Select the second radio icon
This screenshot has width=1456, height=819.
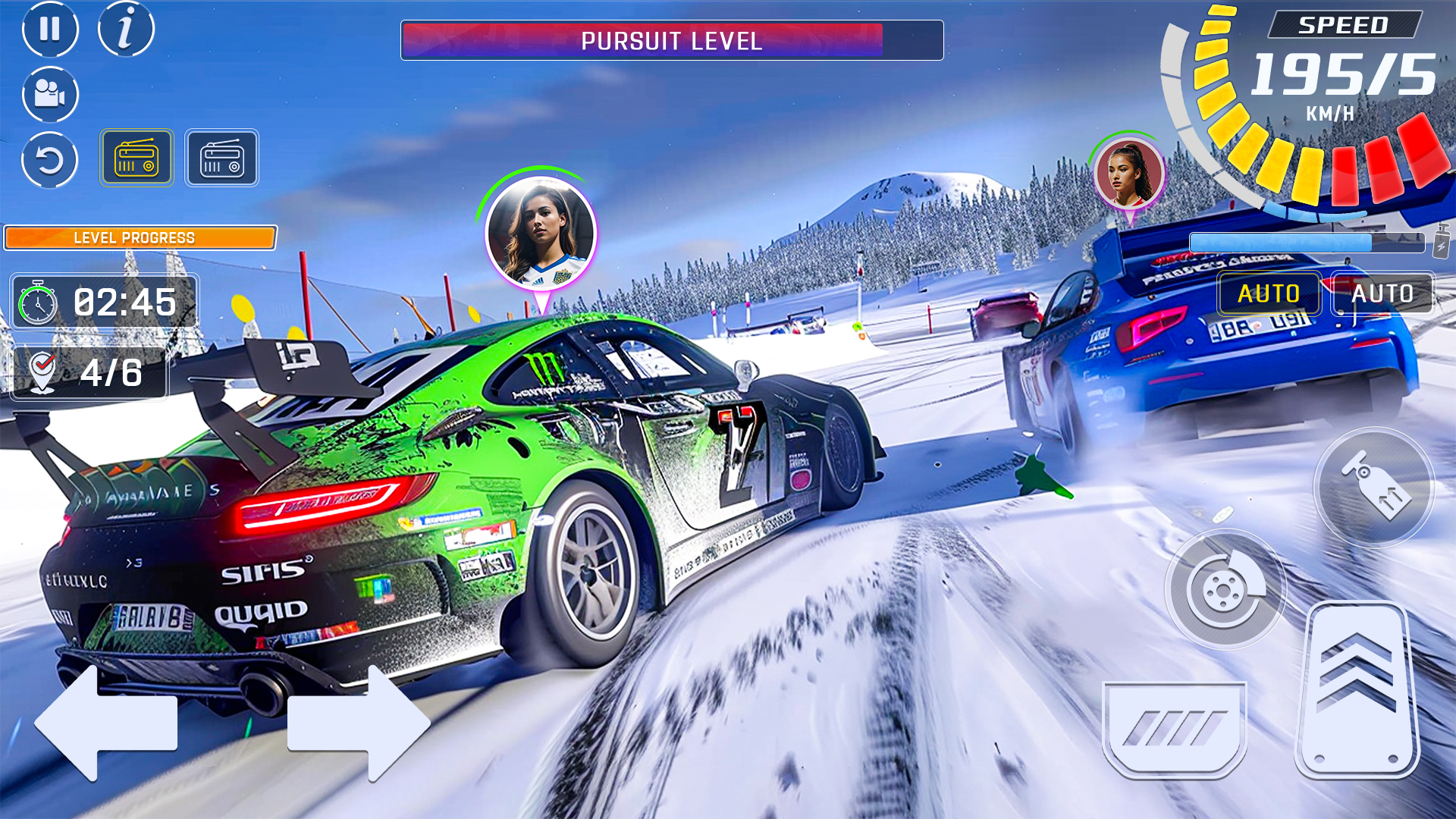click(x=221, y=158)
